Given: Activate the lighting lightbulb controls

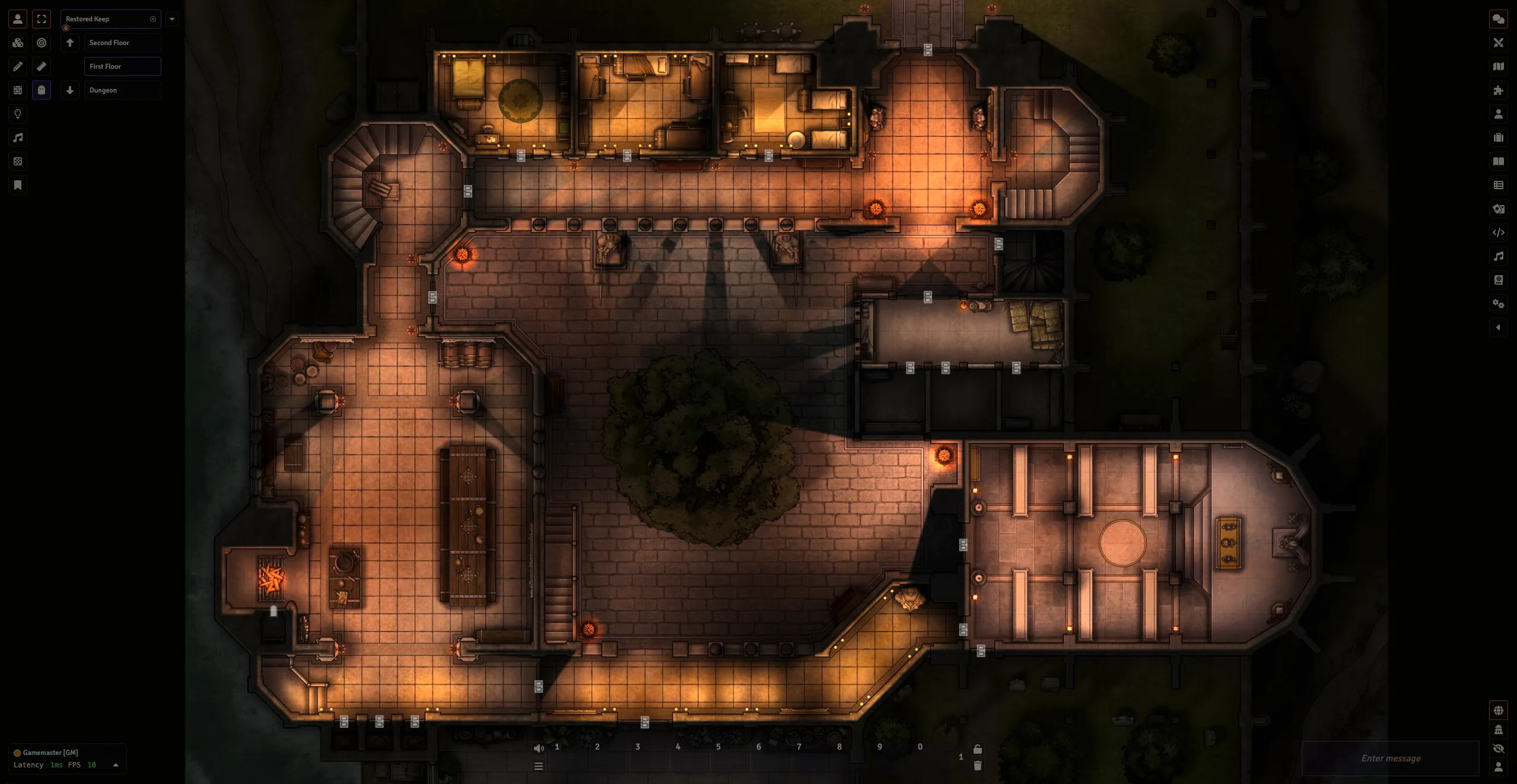Looking at the screenshot, I should point(18,114).
